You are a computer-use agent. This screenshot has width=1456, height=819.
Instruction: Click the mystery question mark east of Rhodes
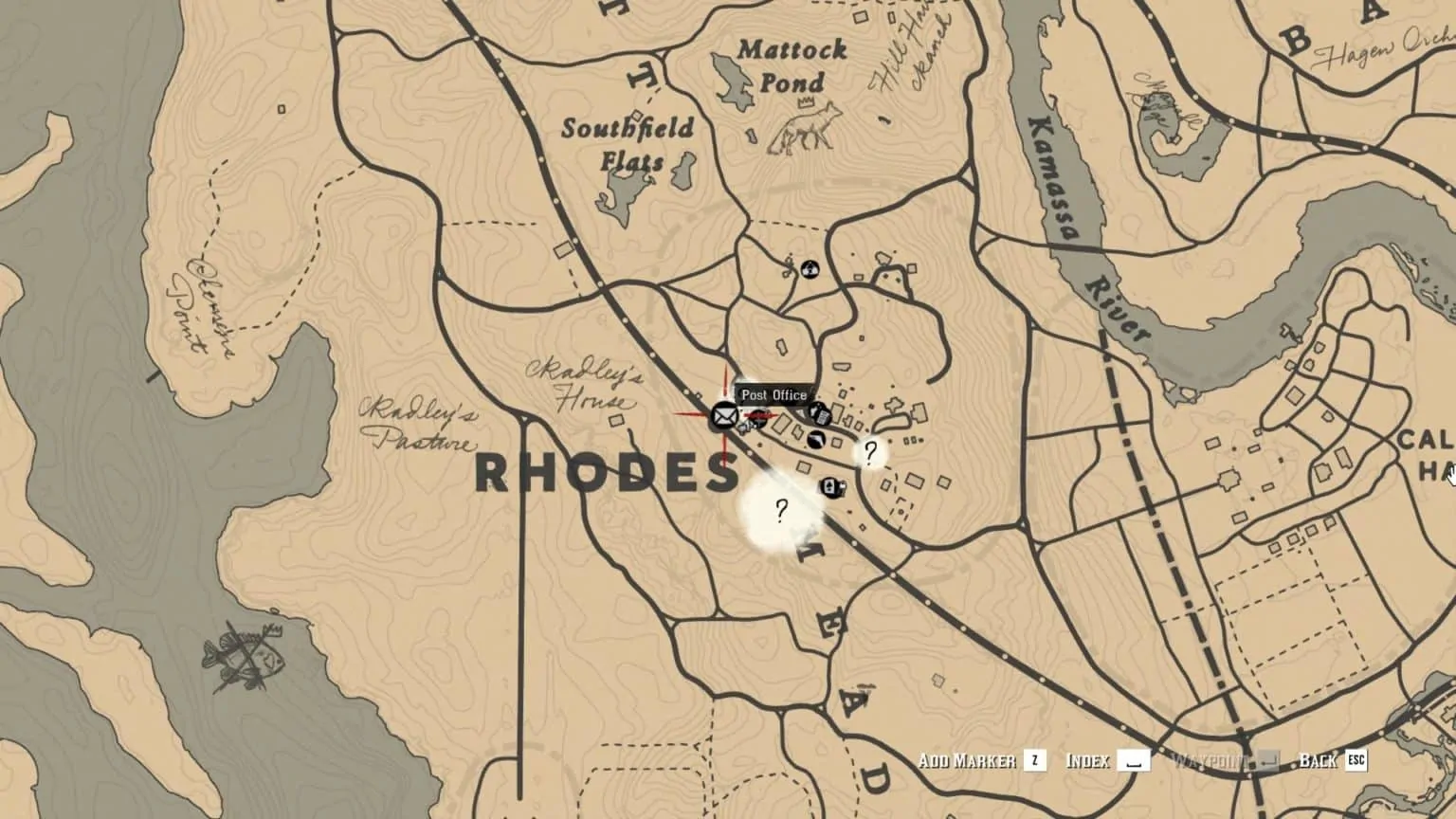pyautogui.click(x=870, y=453)
